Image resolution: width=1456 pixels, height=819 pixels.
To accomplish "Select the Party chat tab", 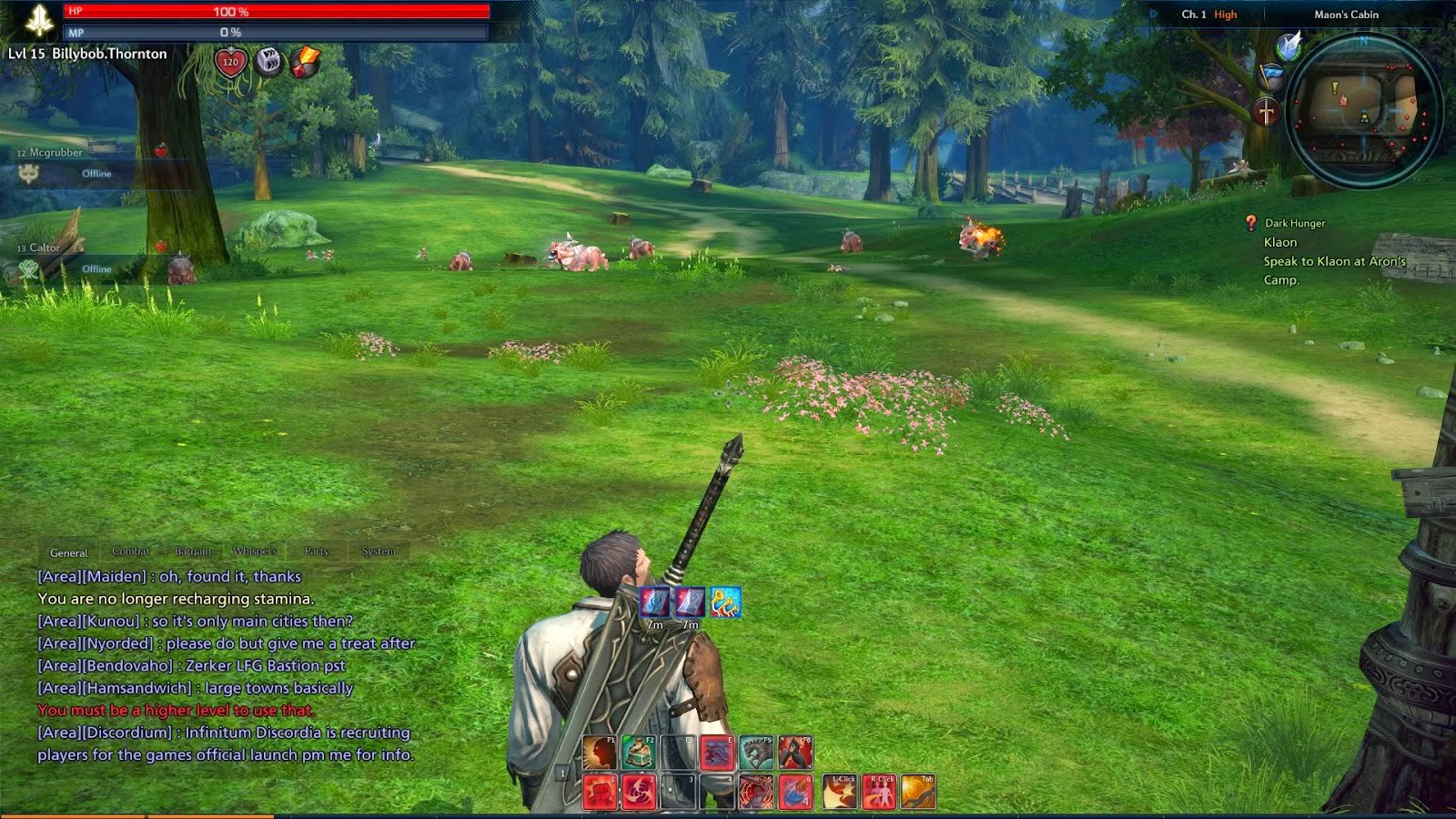I will [317, 551].
